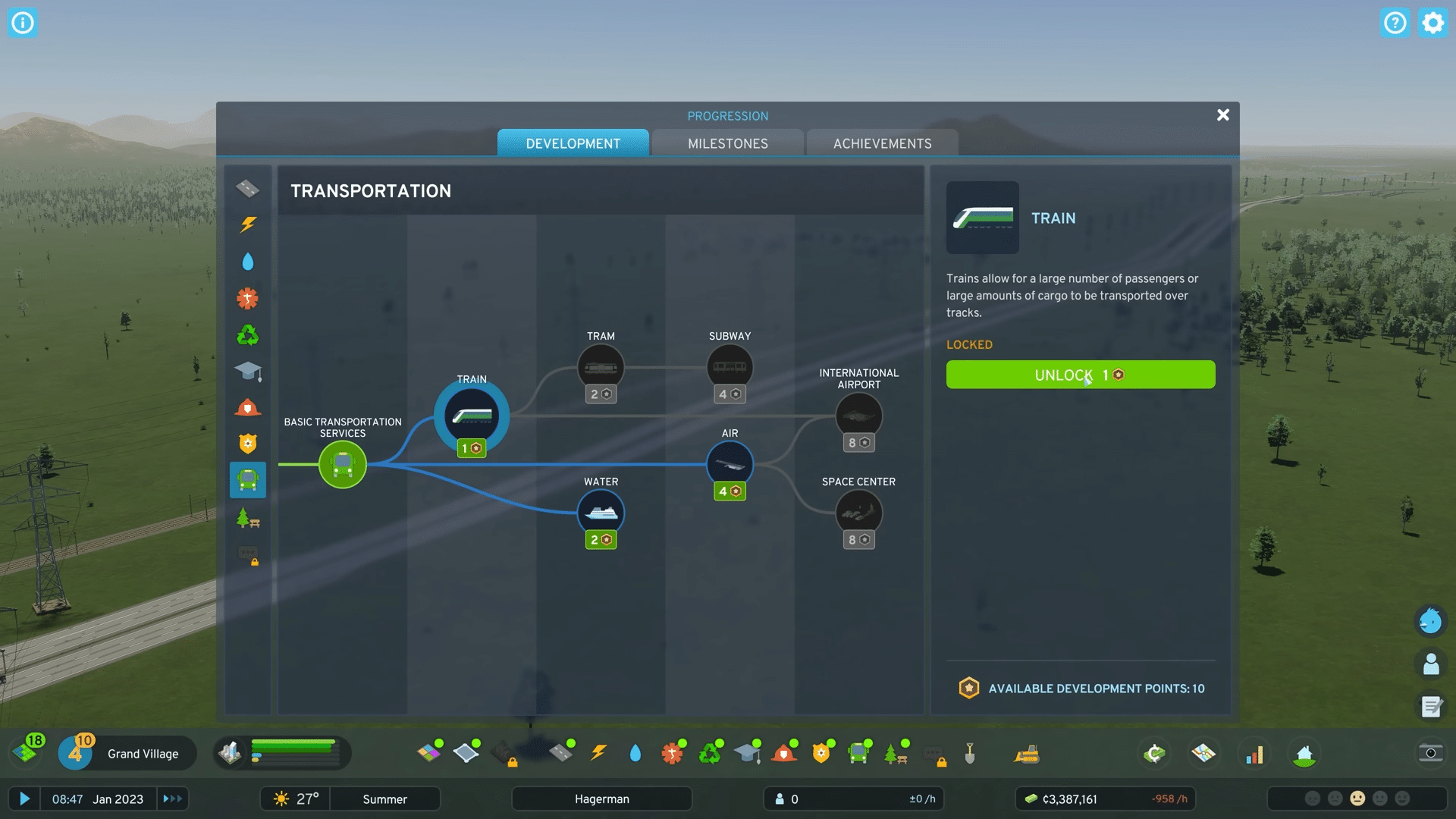This screenshot has width=1456, height=819.
Task: Switch to the Milestones tab
Action: click(x=727, y=143)
